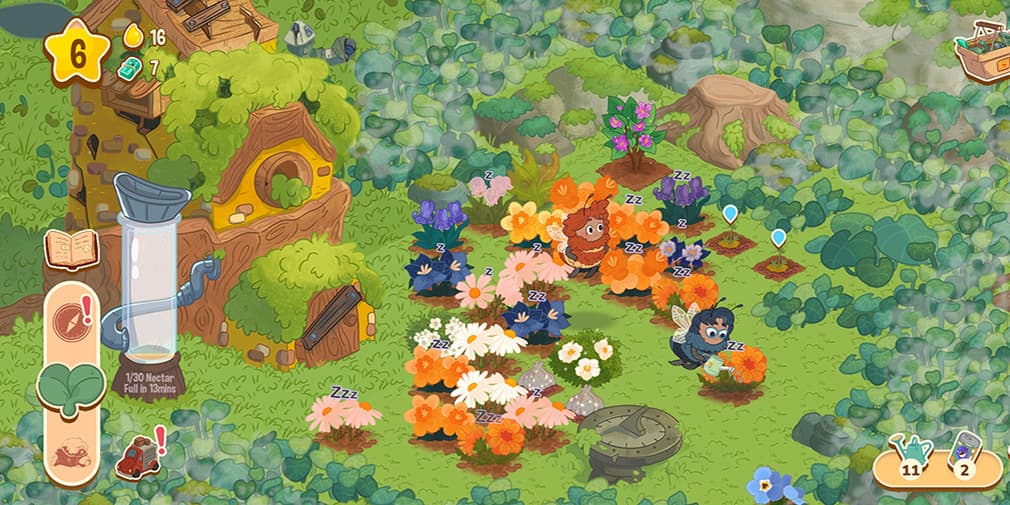Open the journal book icon
This screenshot has width=1010, height=505.
pos(71,249)
